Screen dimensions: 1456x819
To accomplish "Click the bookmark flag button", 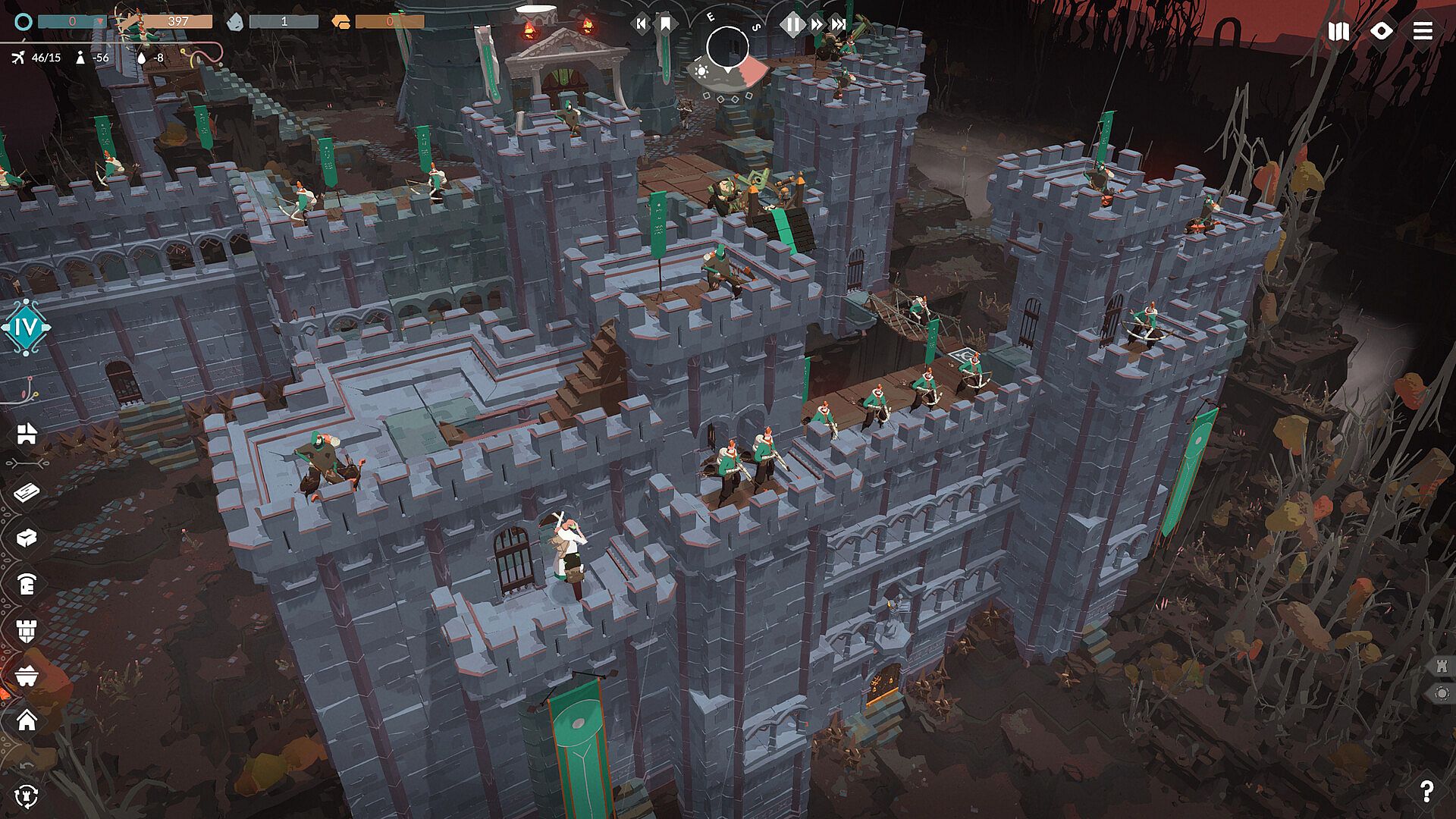I will (665, 24).
